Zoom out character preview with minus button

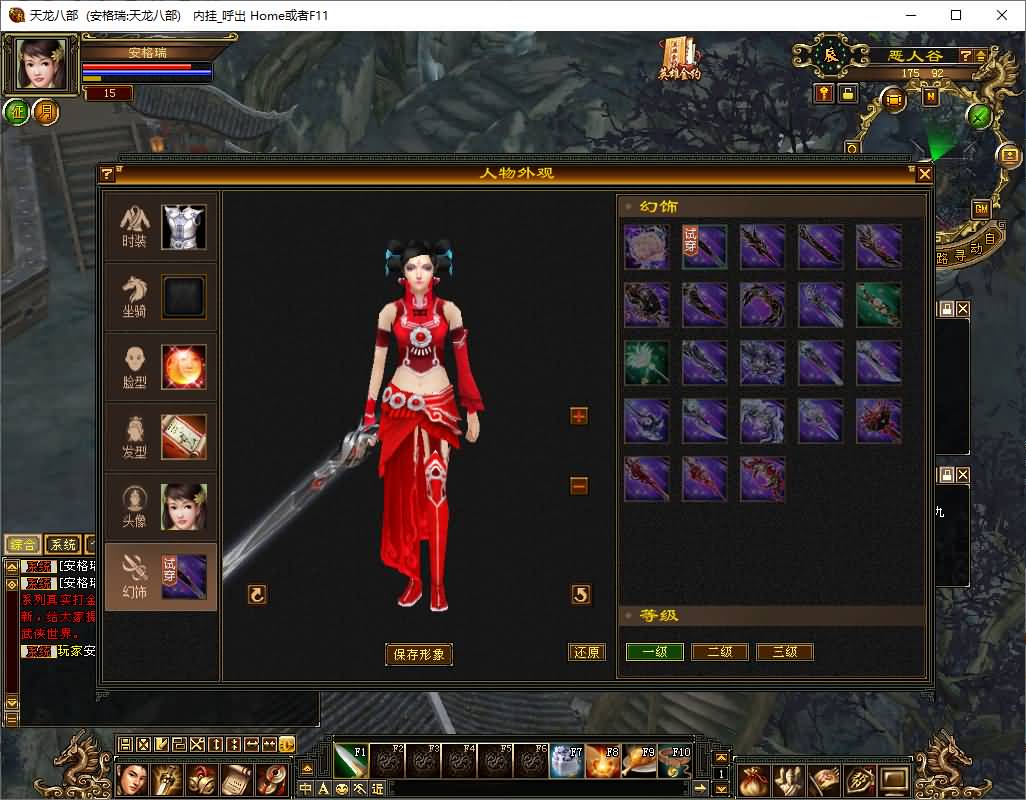click(579, 486)
